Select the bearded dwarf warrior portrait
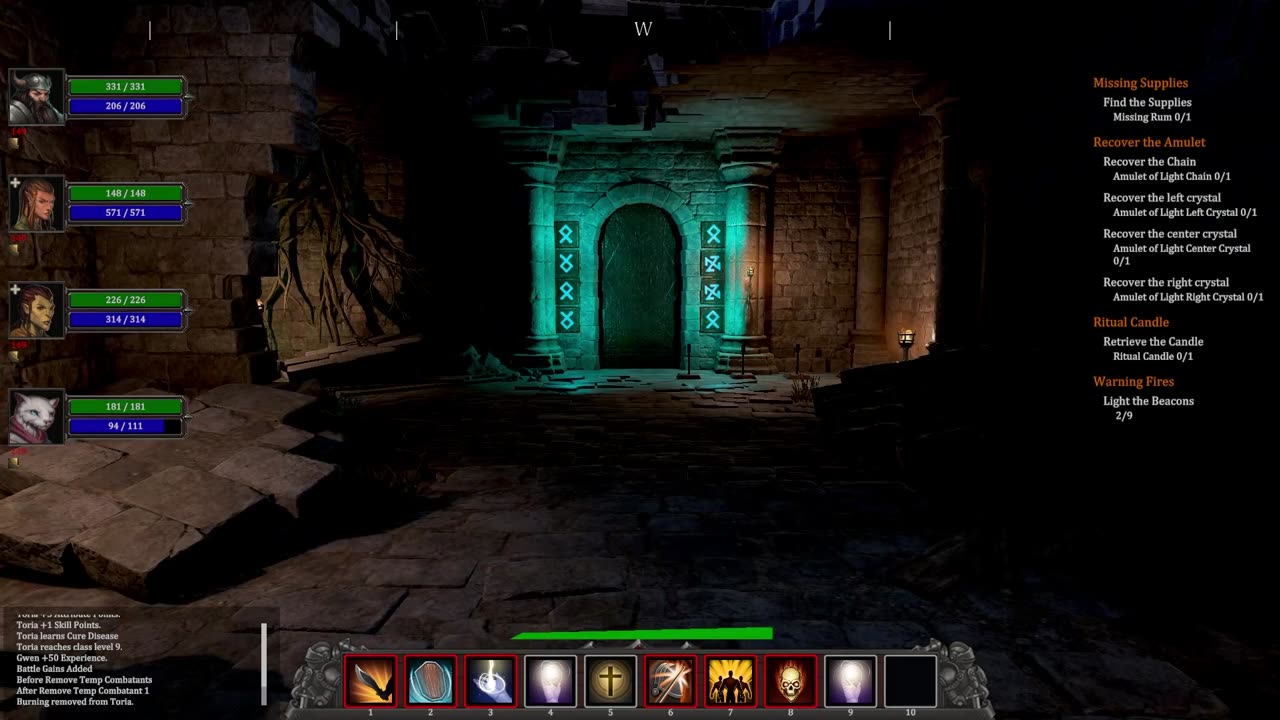Viewport: 1280px width, 720px height. 36,97
